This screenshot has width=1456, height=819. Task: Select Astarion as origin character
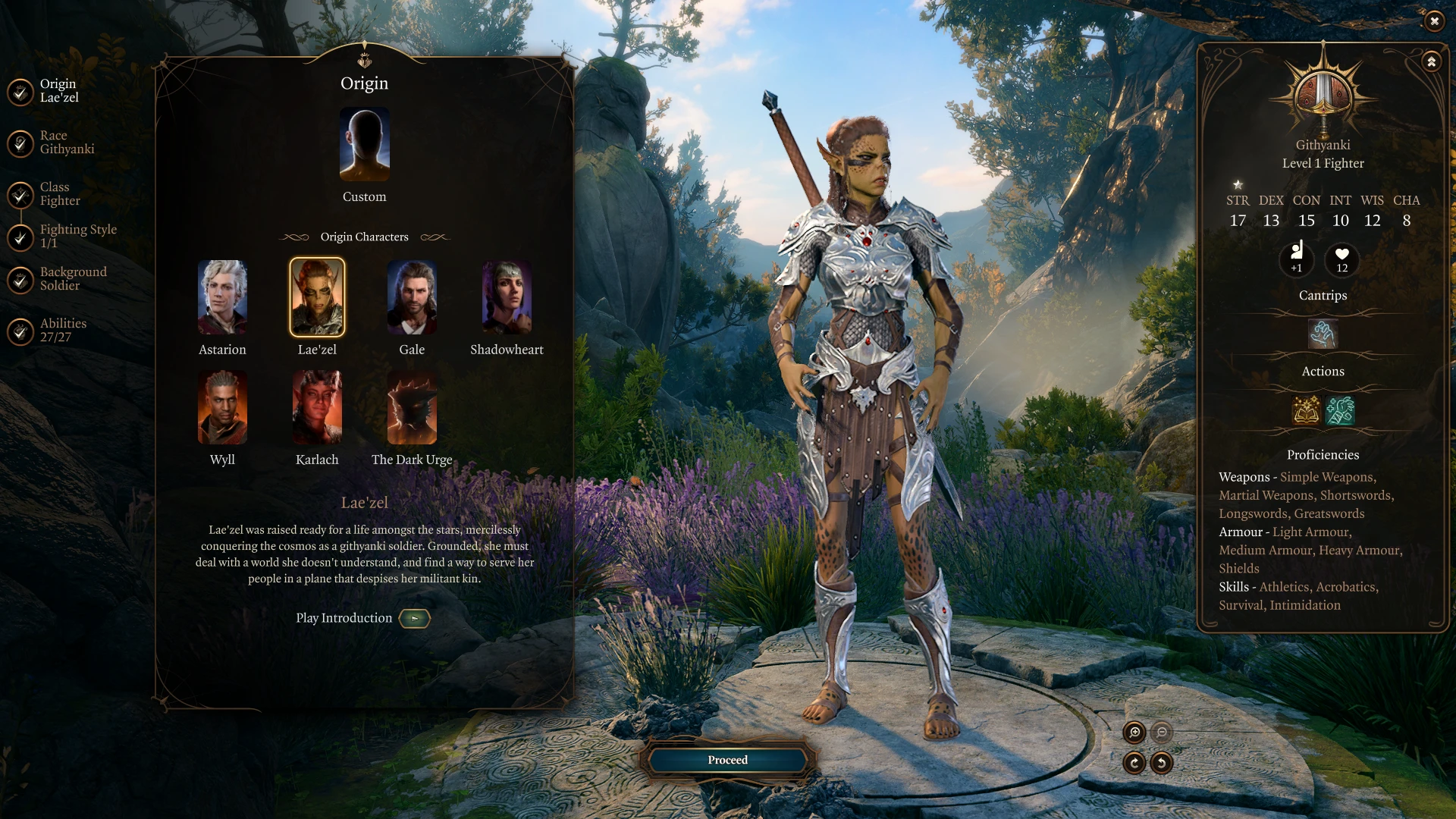222,297
